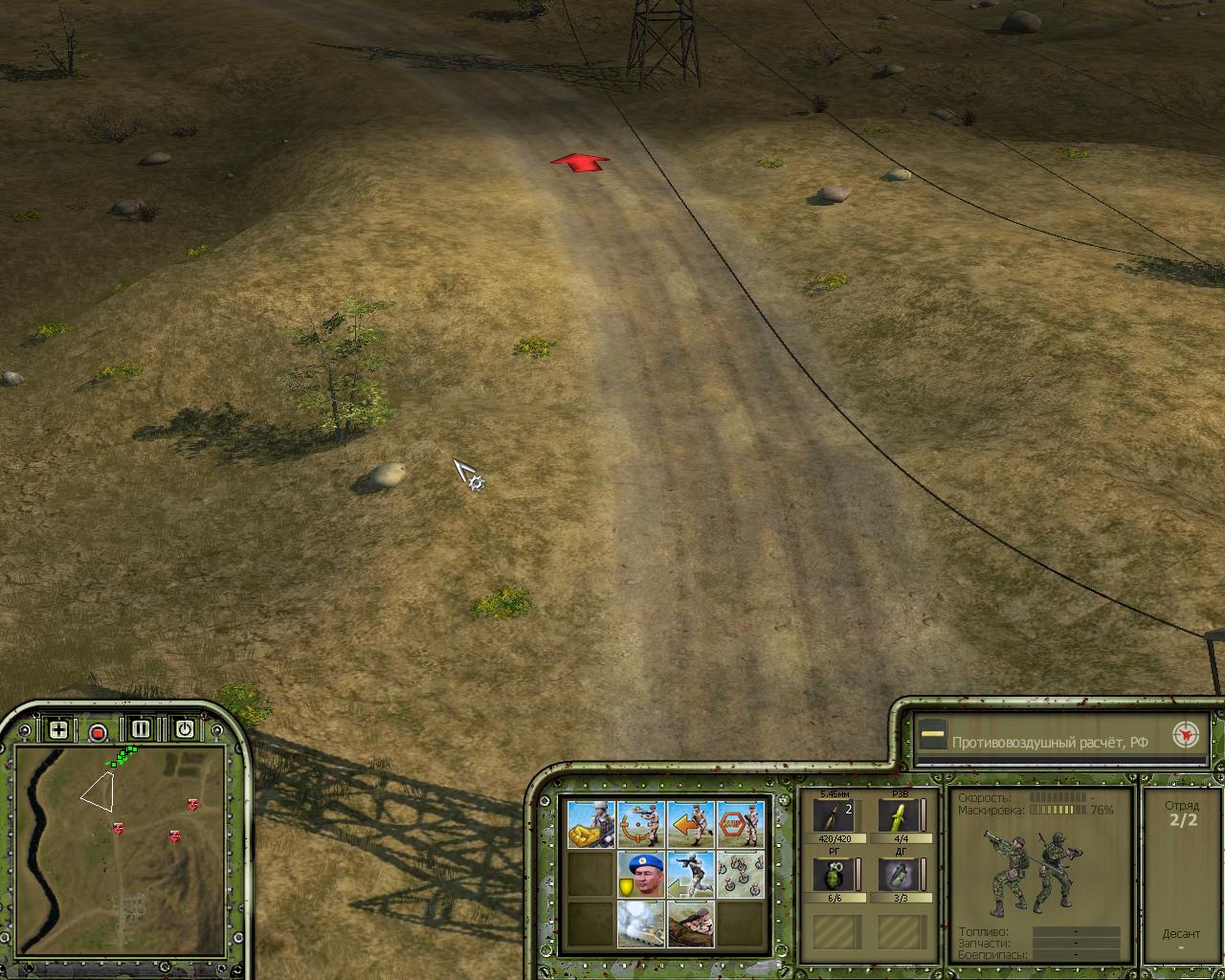Viewport: 1225px width, 980px height.
Task: Choose the ДГ smoke grenade slot
Action: click(x=899, y=876)
